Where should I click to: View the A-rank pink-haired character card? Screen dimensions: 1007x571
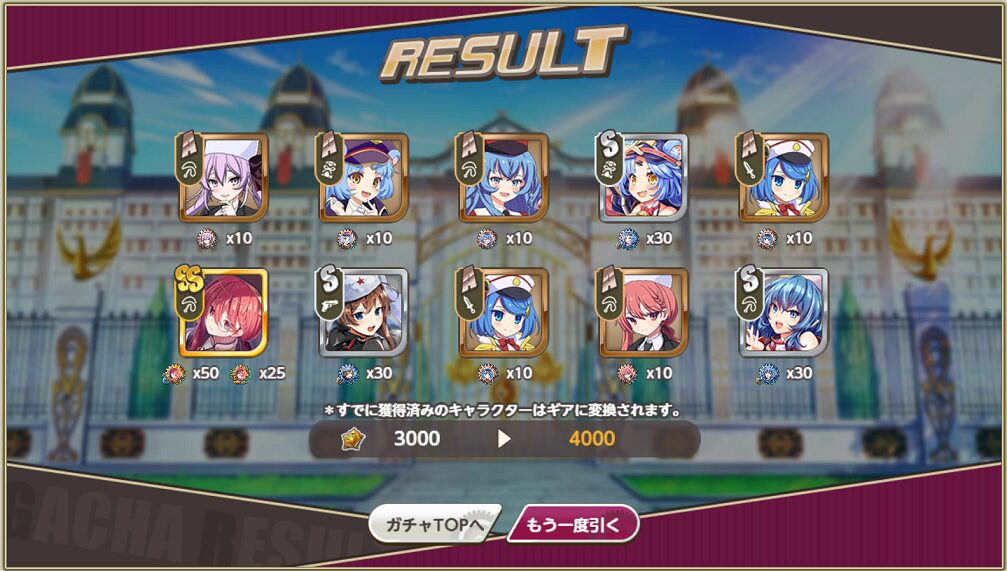pos(644,312)
